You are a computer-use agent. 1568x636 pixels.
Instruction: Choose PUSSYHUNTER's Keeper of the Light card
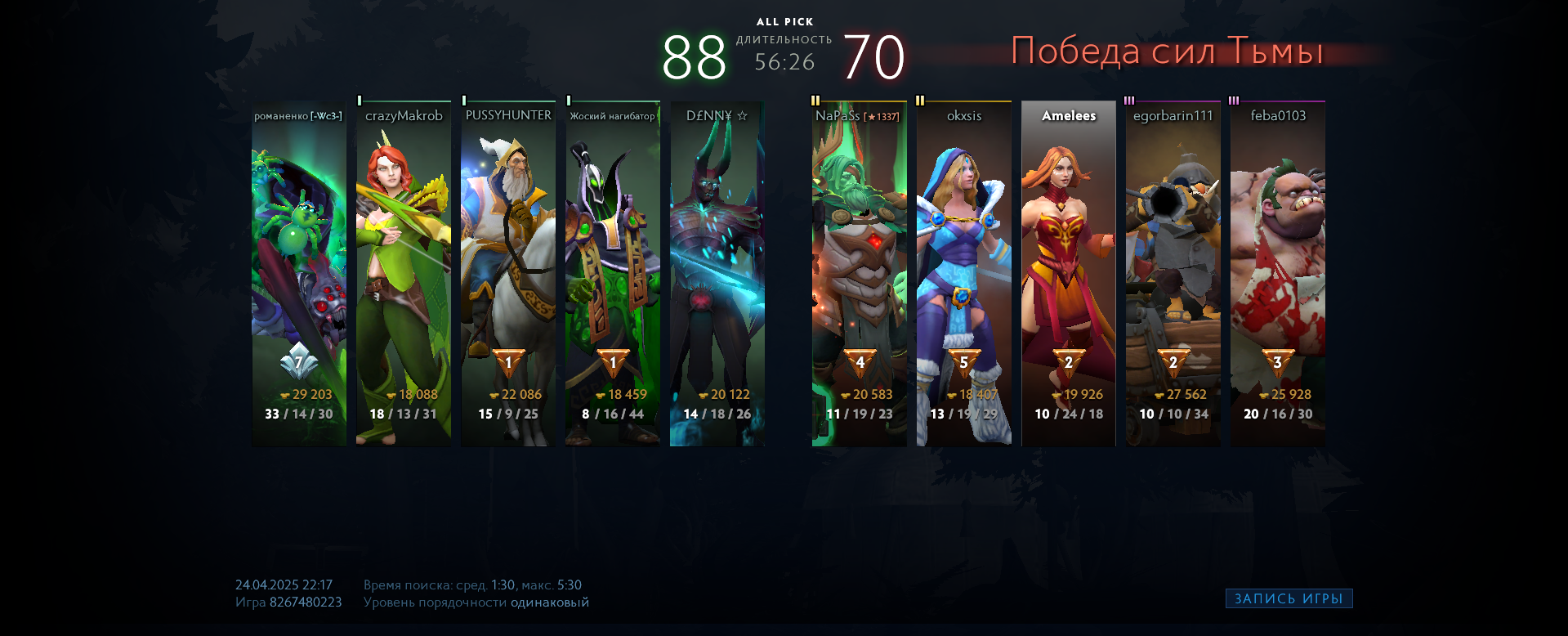(508, 274)
